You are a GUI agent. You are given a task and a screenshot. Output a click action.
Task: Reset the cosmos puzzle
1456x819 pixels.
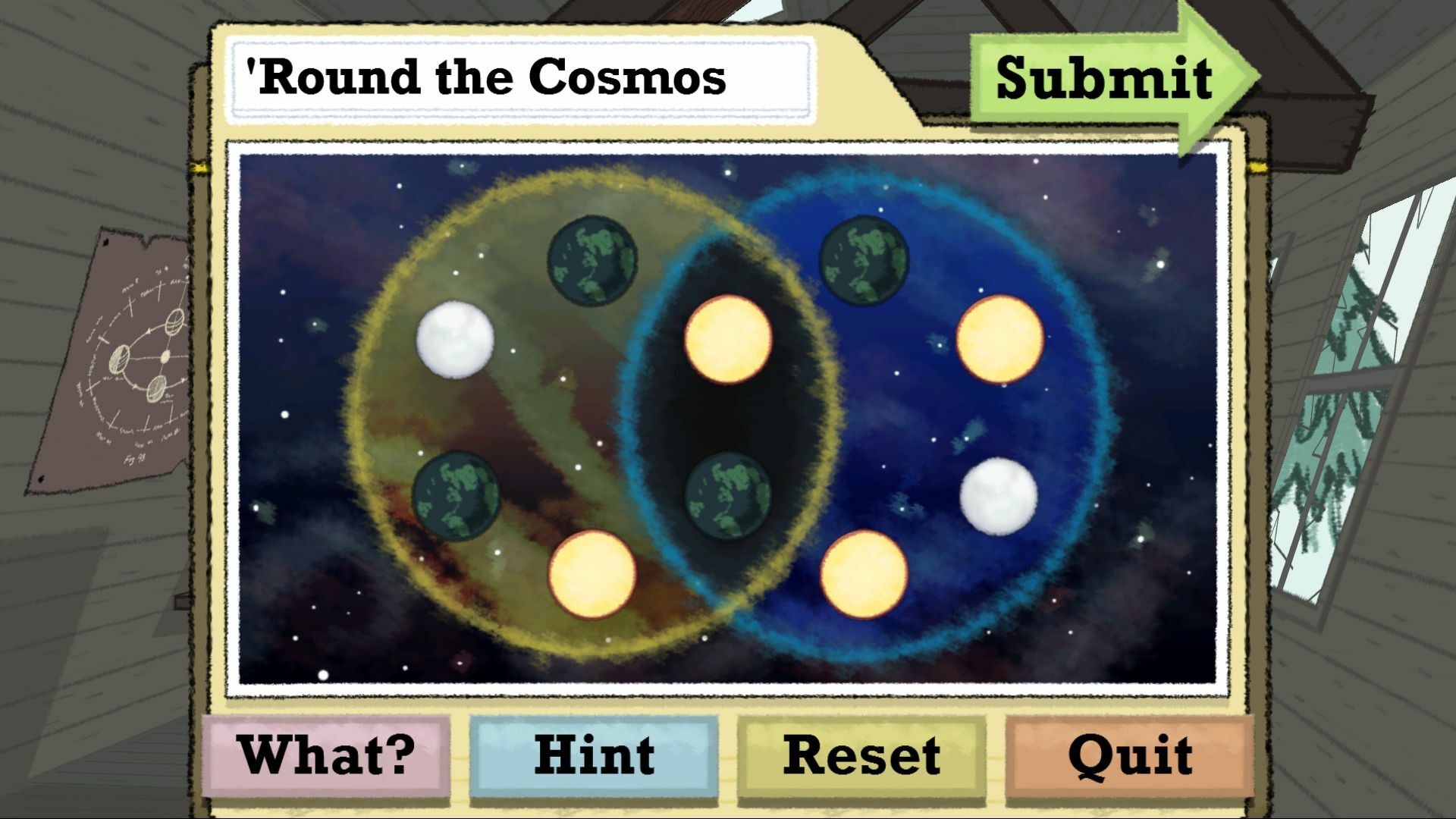pos(863,754)
